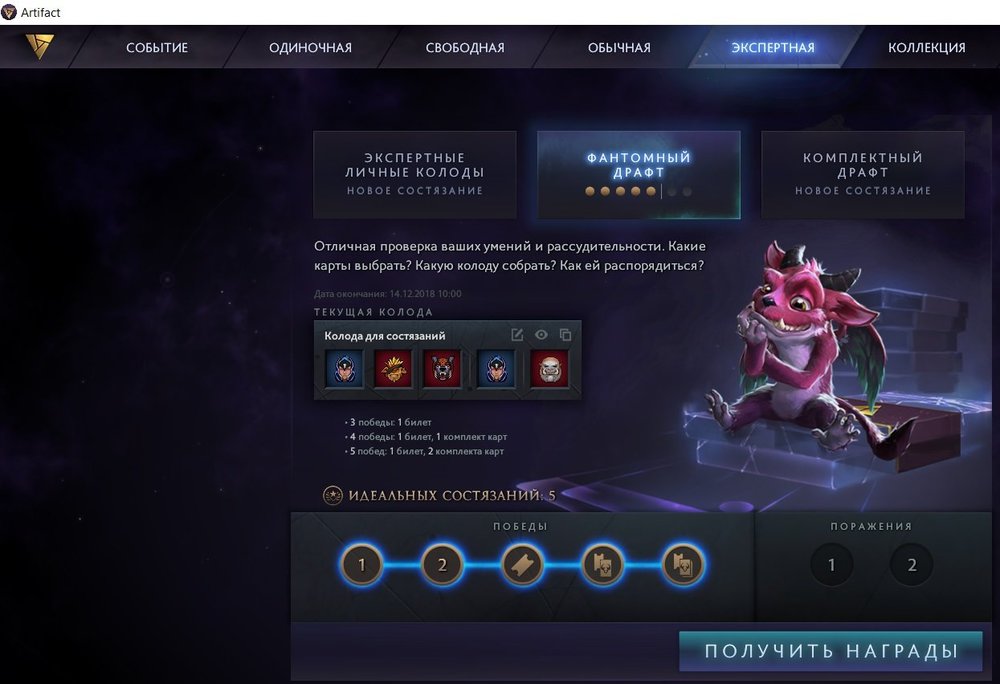View the deck using the eye icon

[x=542, y=335]
